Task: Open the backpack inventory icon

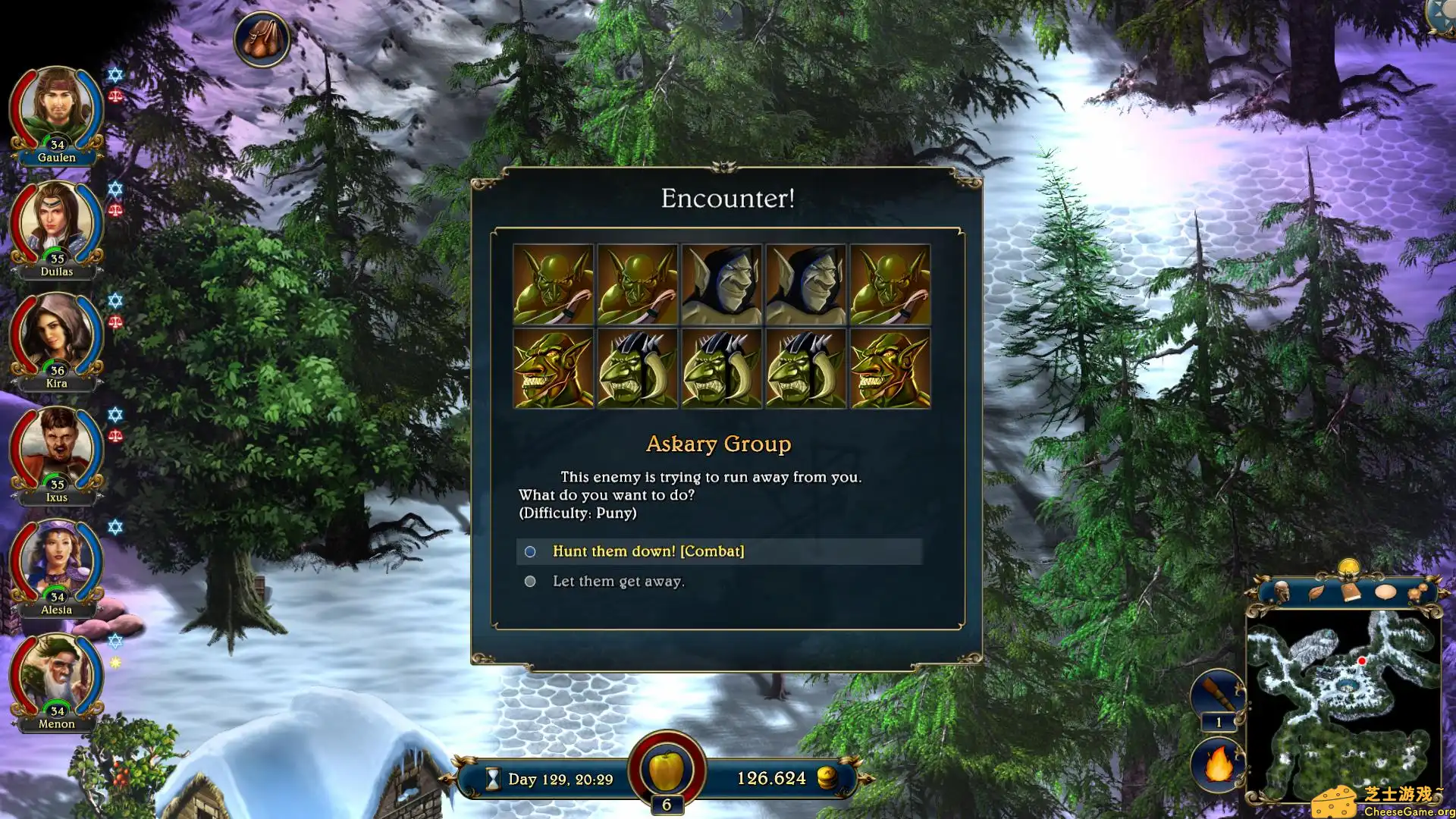Action: point(262,39)
